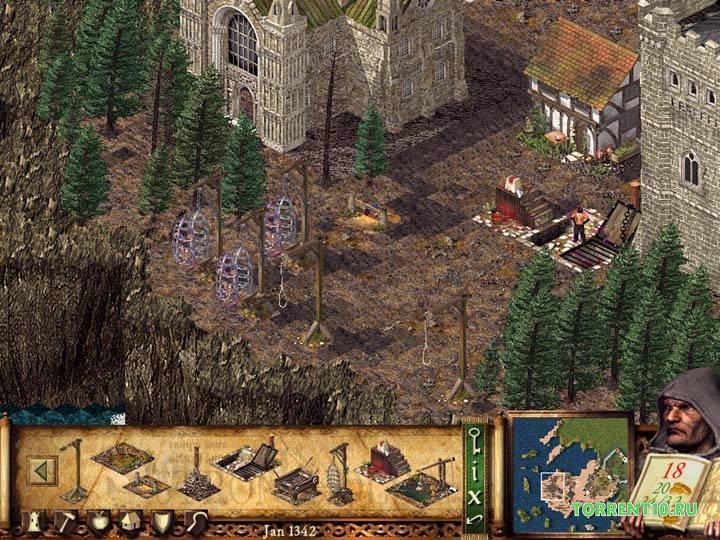
Task: Open the hammer industry buildings category
Action: (63, 520)
